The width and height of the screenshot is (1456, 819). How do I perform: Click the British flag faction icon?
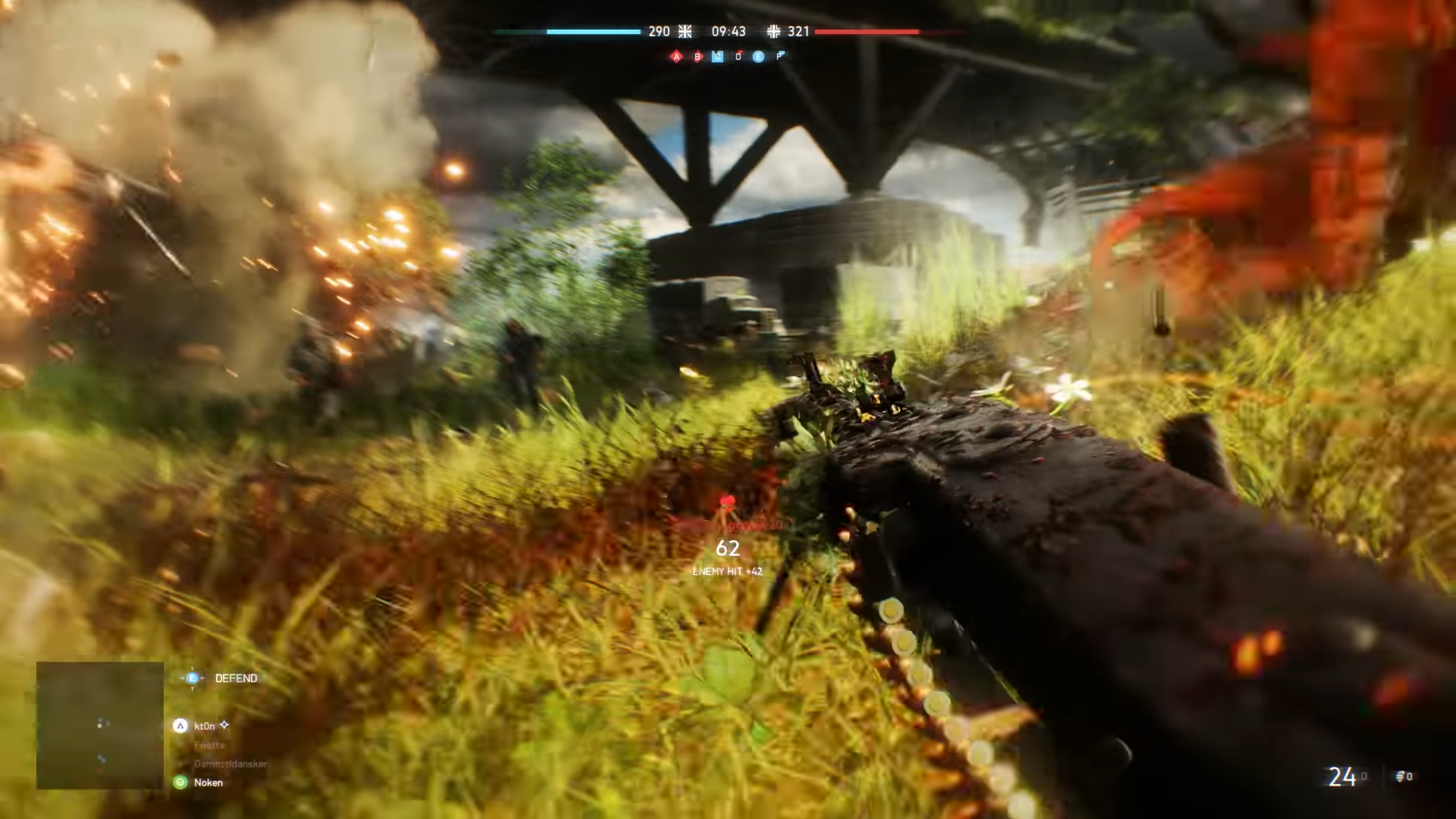click(x=685, y=32)
